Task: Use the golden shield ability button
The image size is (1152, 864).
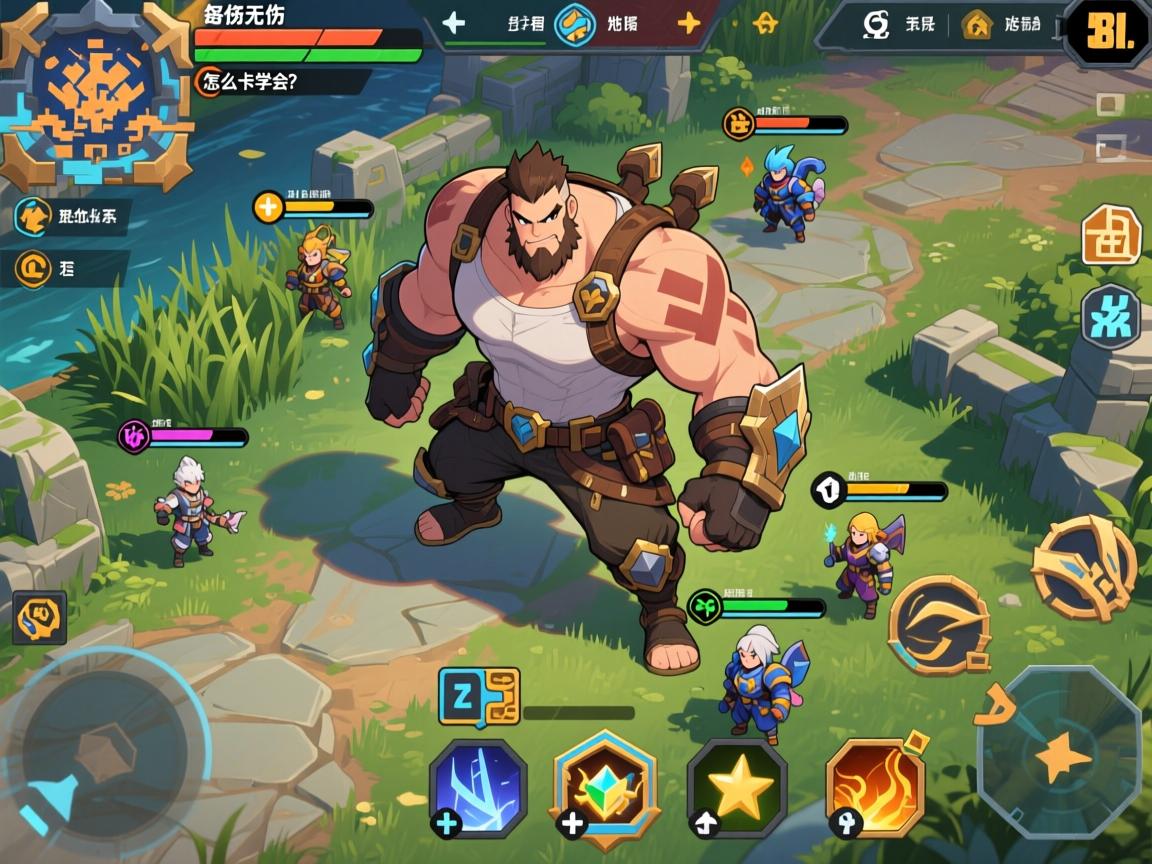Action: coord(1084,567)
